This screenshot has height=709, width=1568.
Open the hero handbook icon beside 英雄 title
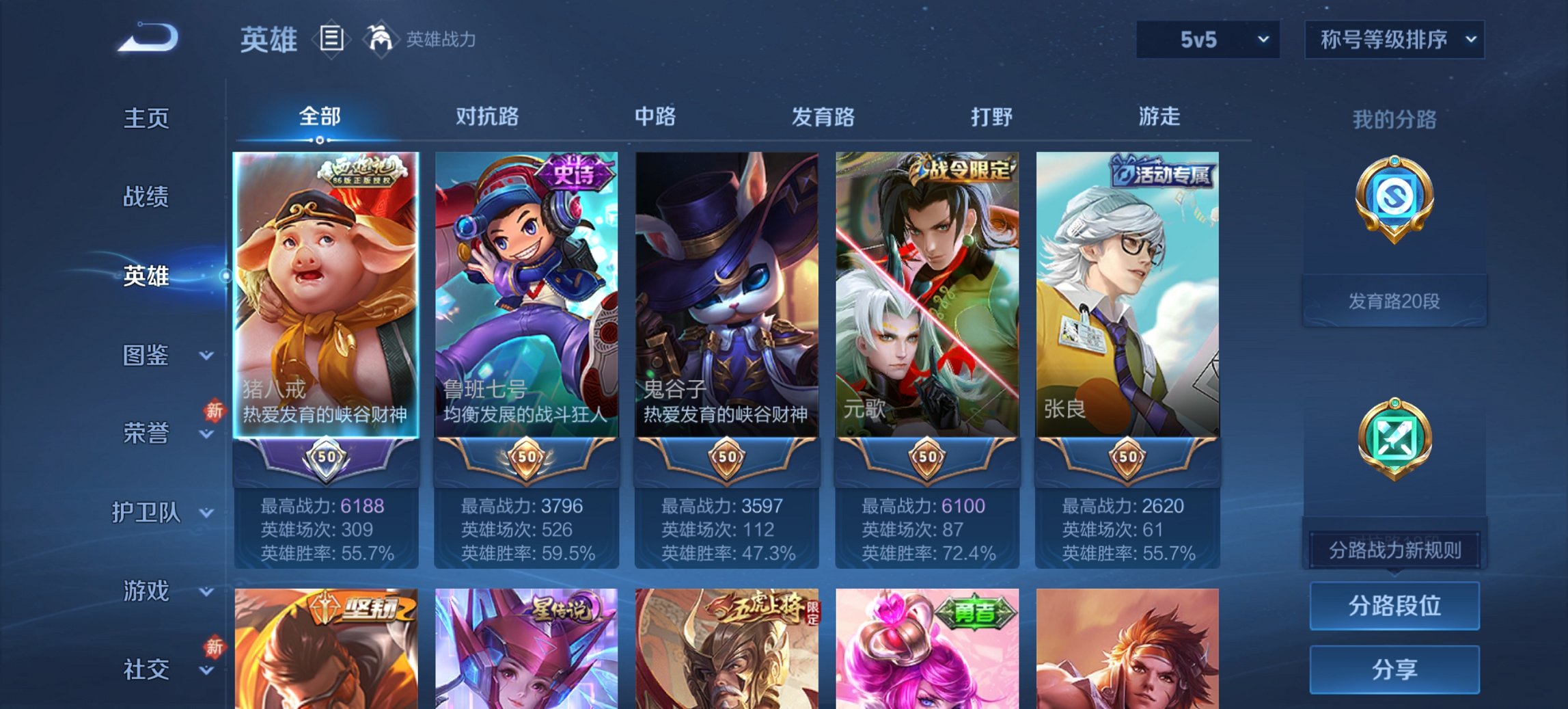coord(333,39)
